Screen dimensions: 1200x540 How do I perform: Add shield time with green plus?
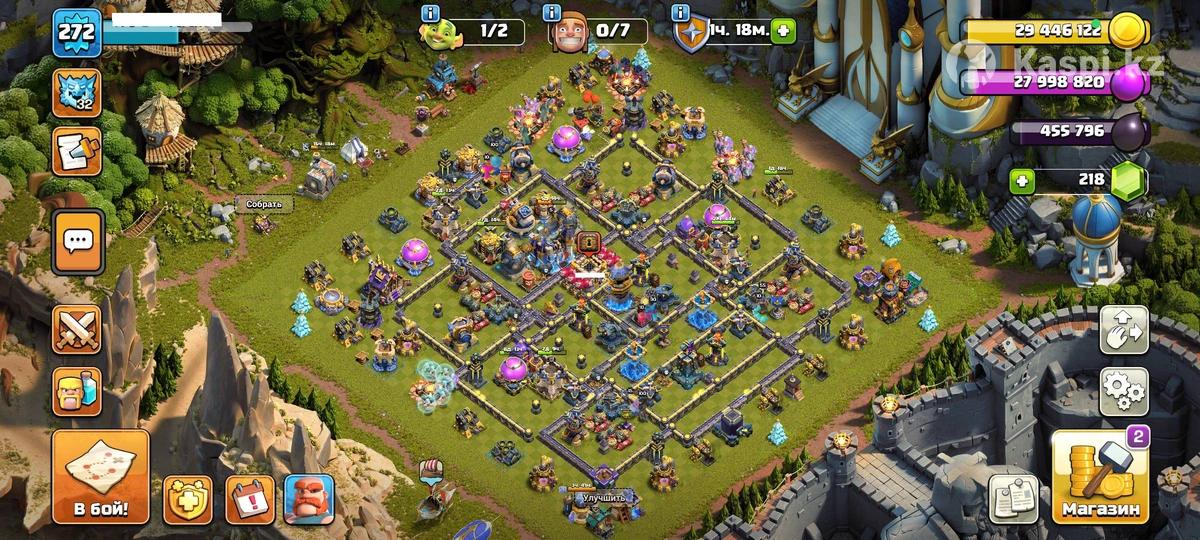click(x=783, y=30)
